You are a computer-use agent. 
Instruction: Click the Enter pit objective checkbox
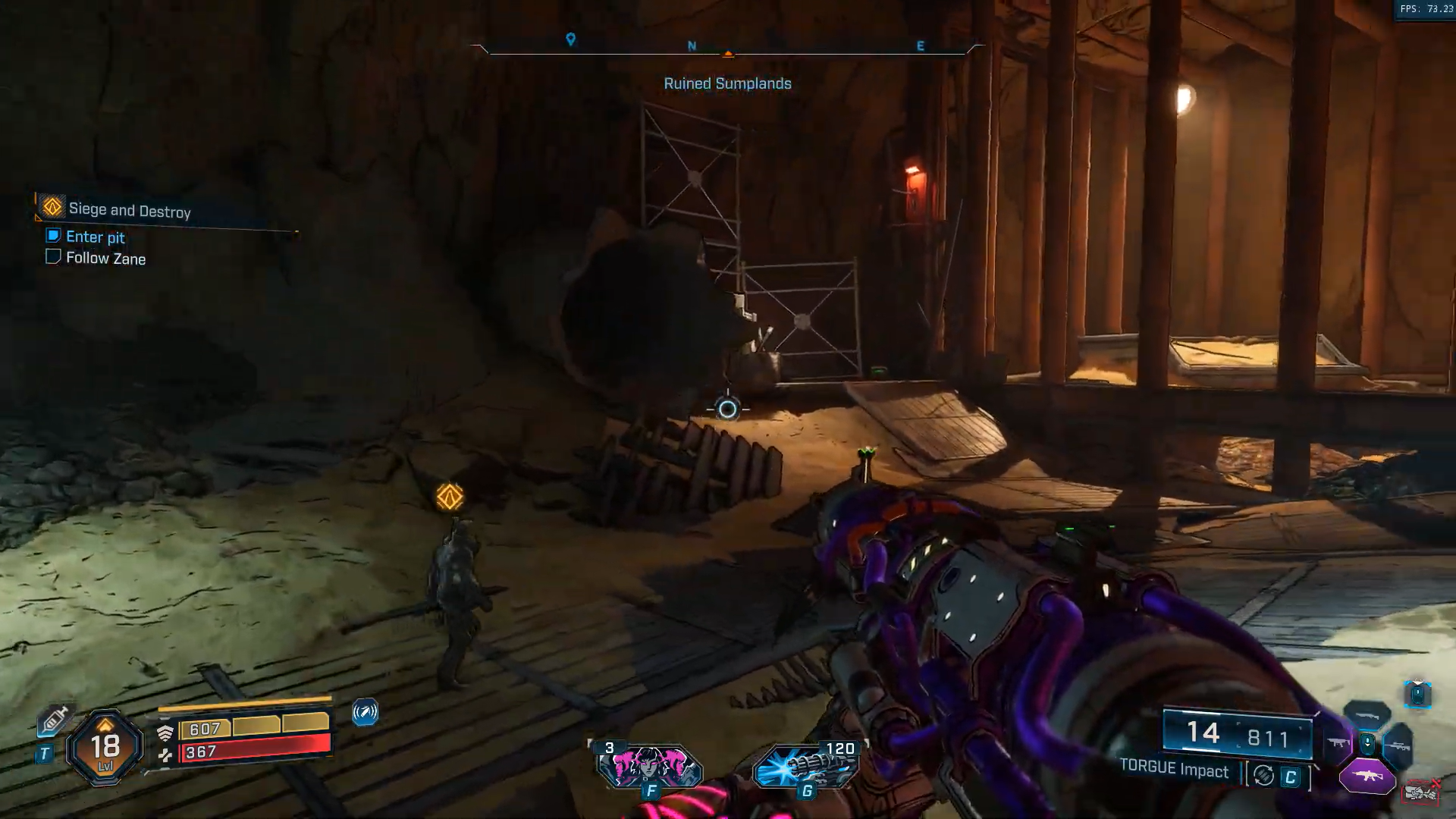[53, 236]
